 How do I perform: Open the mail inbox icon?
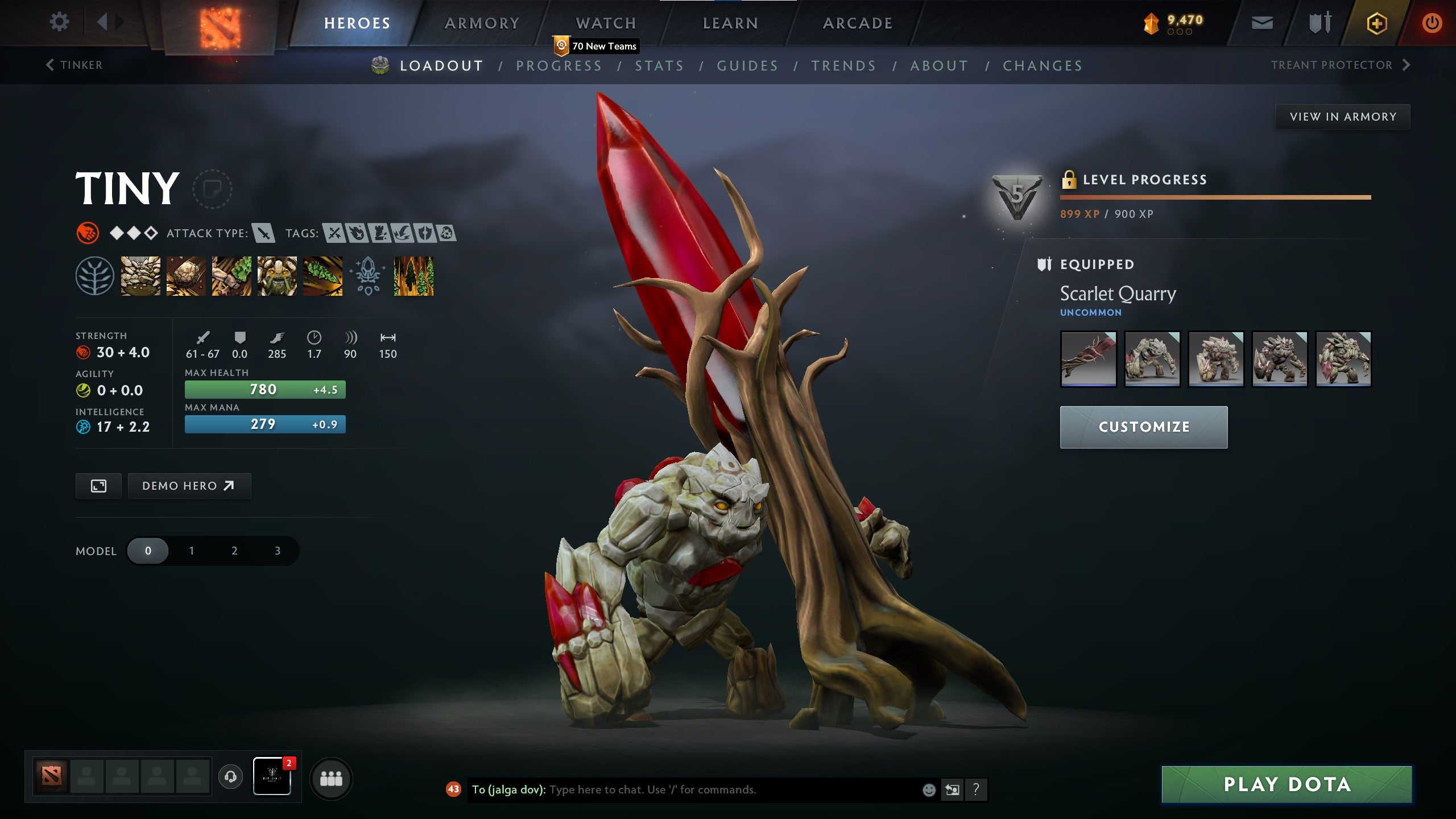(1261, 23)
